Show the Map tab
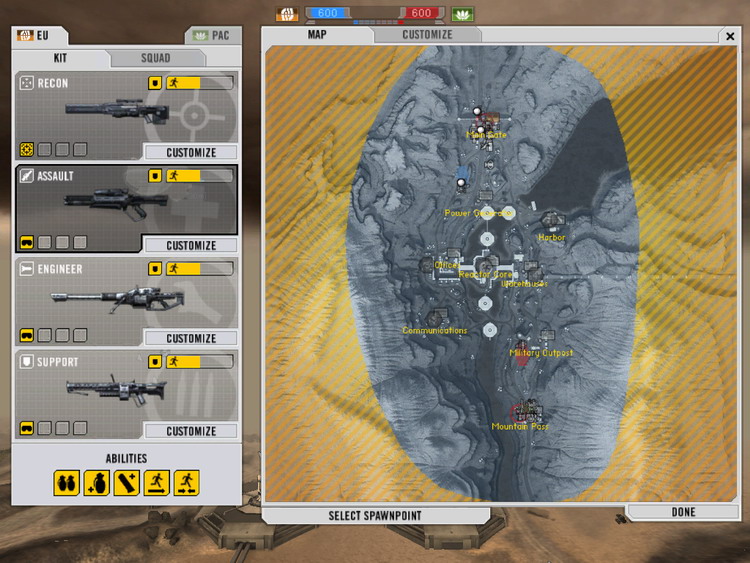 pos(317,35)
